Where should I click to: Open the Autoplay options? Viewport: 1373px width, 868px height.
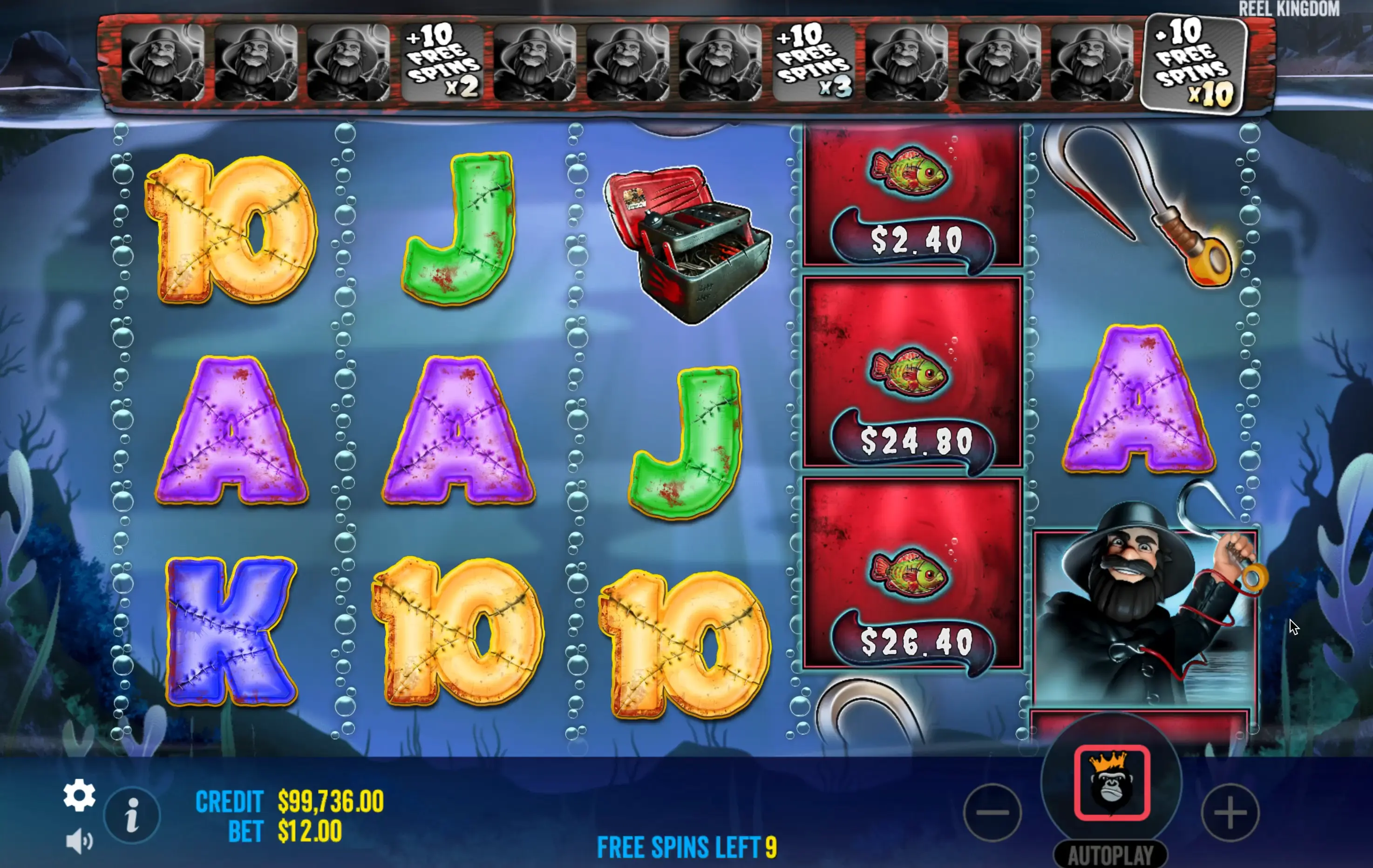click(1110, 854)
